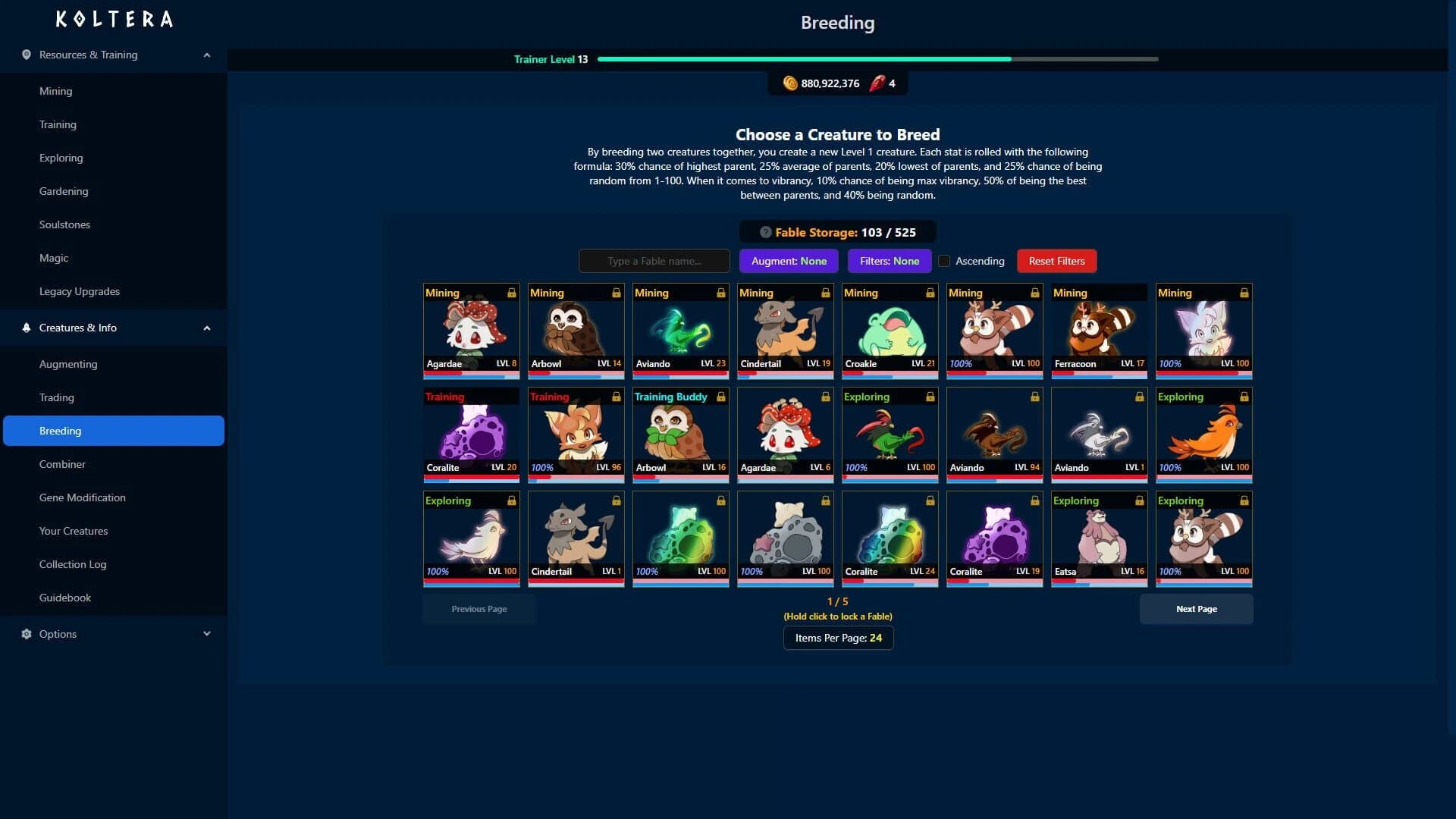Open the Options settings gear icon
This screenshot has height=819, width=1456.
pyautogui.click(x=25, y=634)
